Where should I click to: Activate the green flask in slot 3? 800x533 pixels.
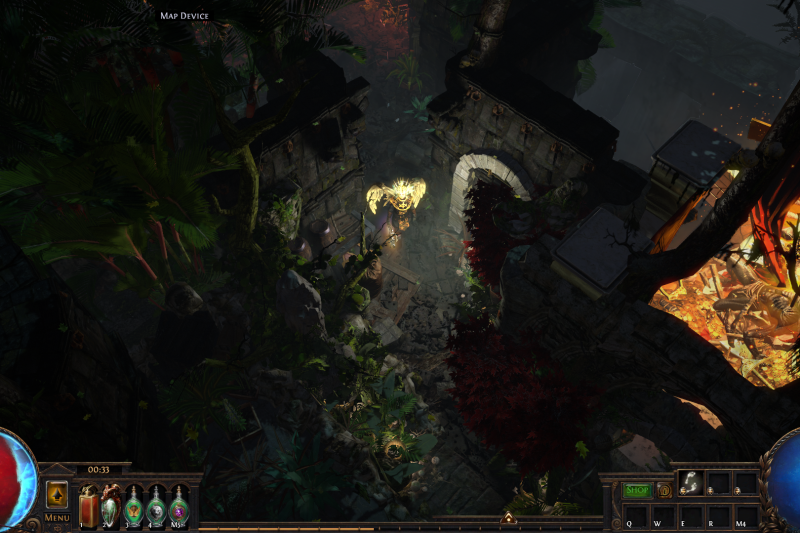click(x=133, y=506)
